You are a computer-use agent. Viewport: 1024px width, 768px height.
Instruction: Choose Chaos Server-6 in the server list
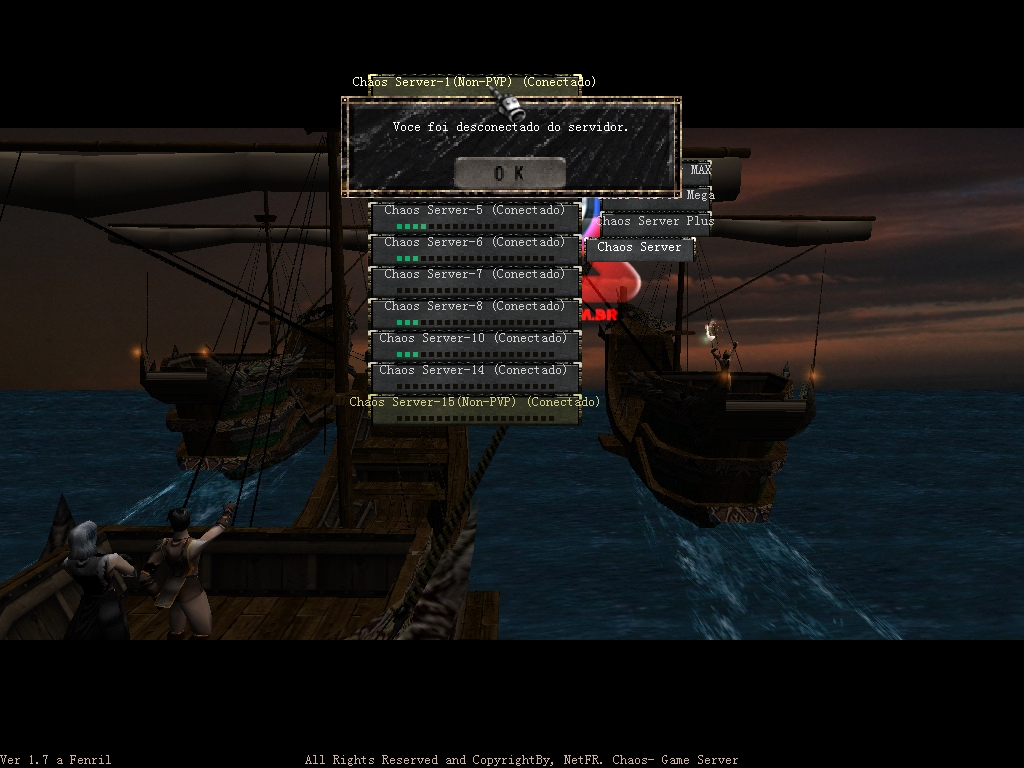[475, 249]
